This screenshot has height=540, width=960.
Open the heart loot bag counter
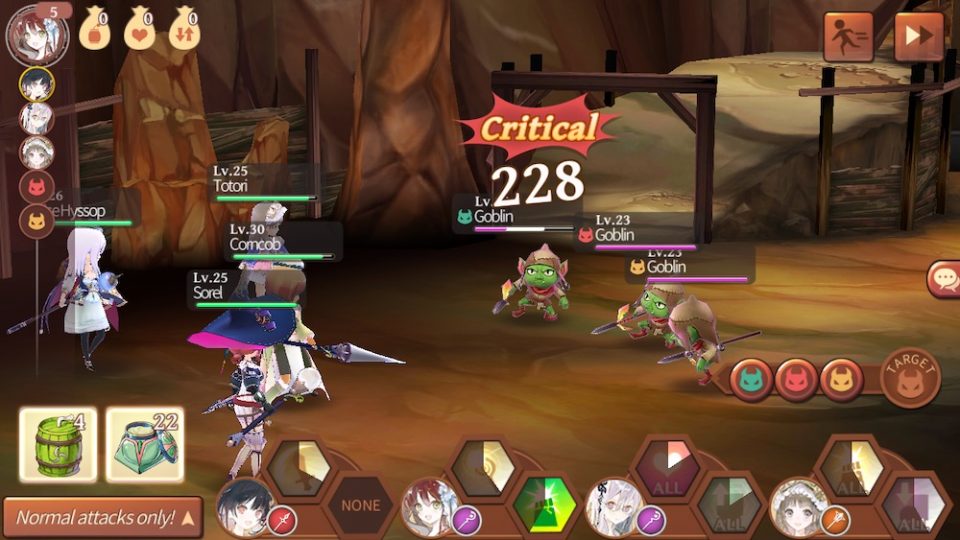pyautogui.click(x=139, y=28)
